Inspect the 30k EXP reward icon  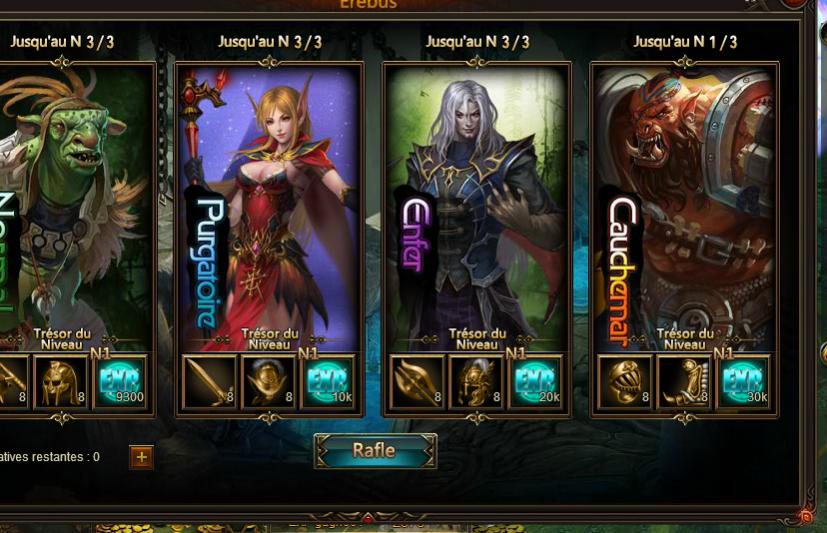pos(744,381)
